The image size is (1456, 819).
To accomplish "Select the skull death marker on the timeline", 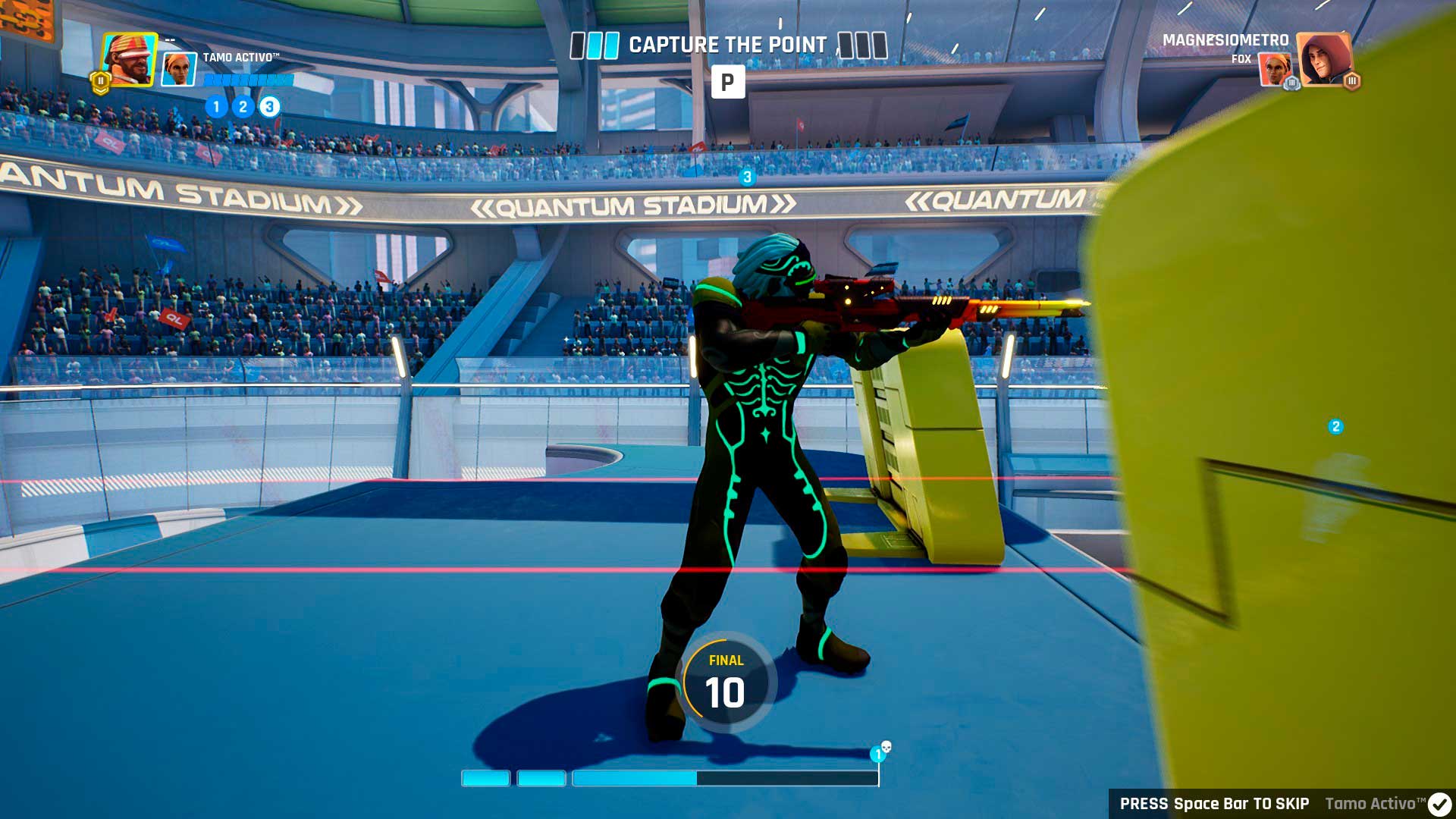I will coord(886,748).
